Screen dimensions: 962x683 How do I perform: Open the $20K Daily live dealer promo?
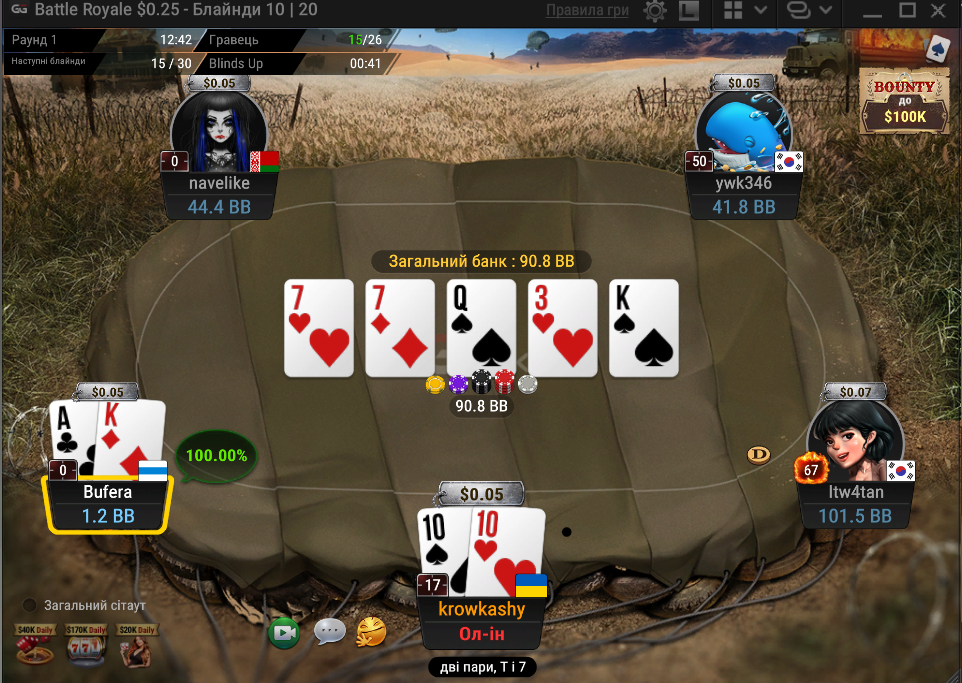coord(135,645)
